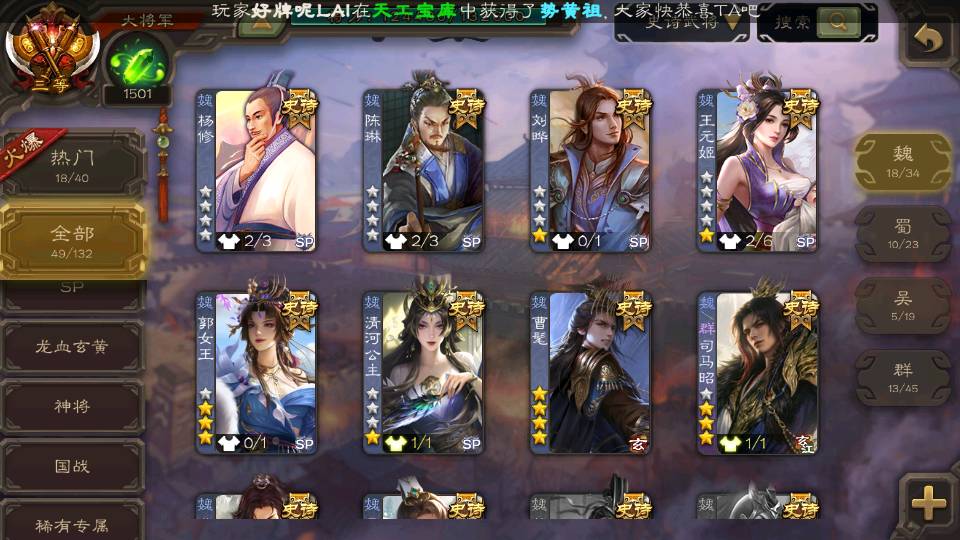Pick the 王元姬 general card
The height and width of the screenshot is (540, 960).
758,170
